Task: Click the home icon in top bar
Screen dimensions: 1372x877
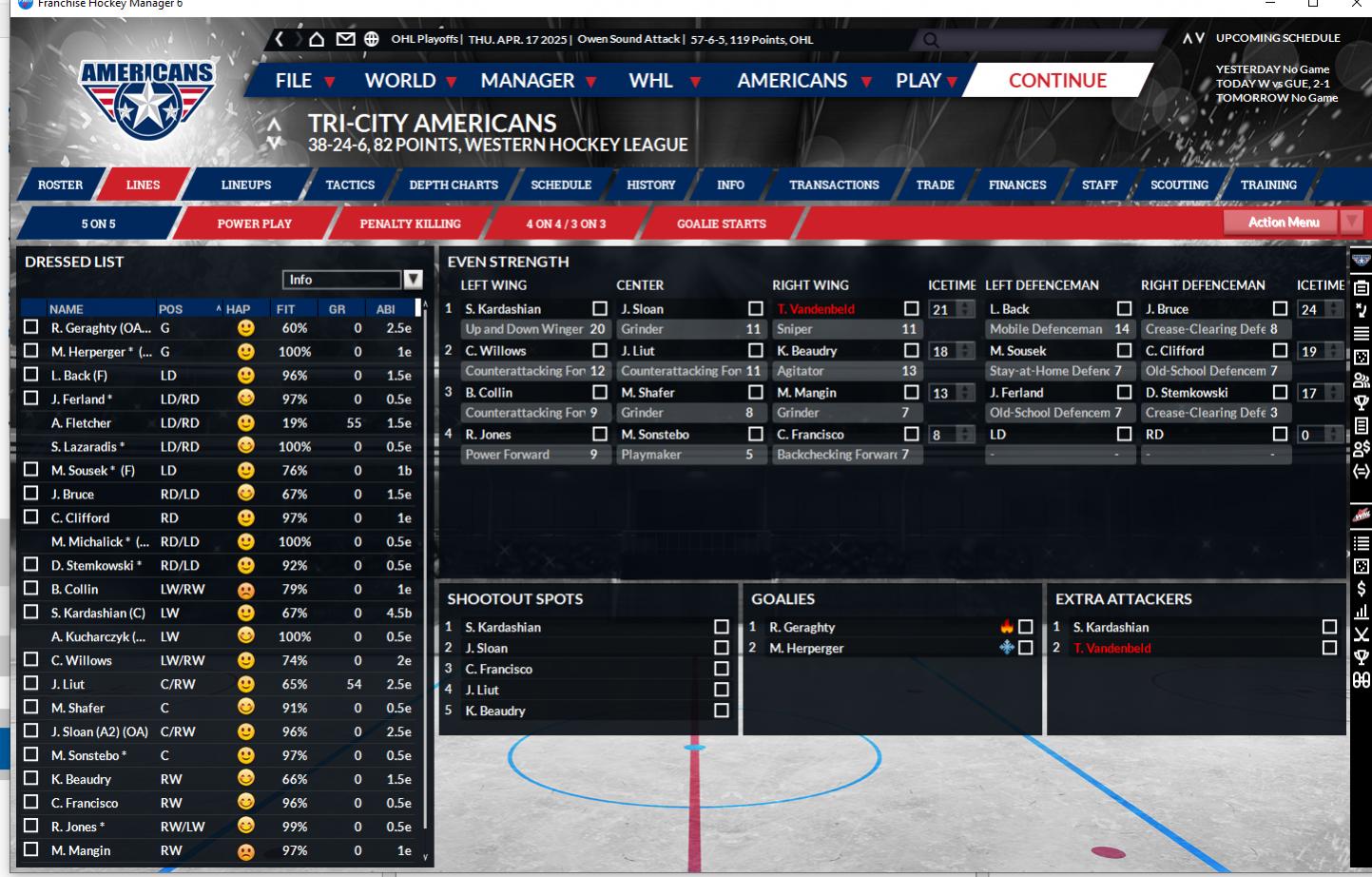Action: tap(317, 39)
